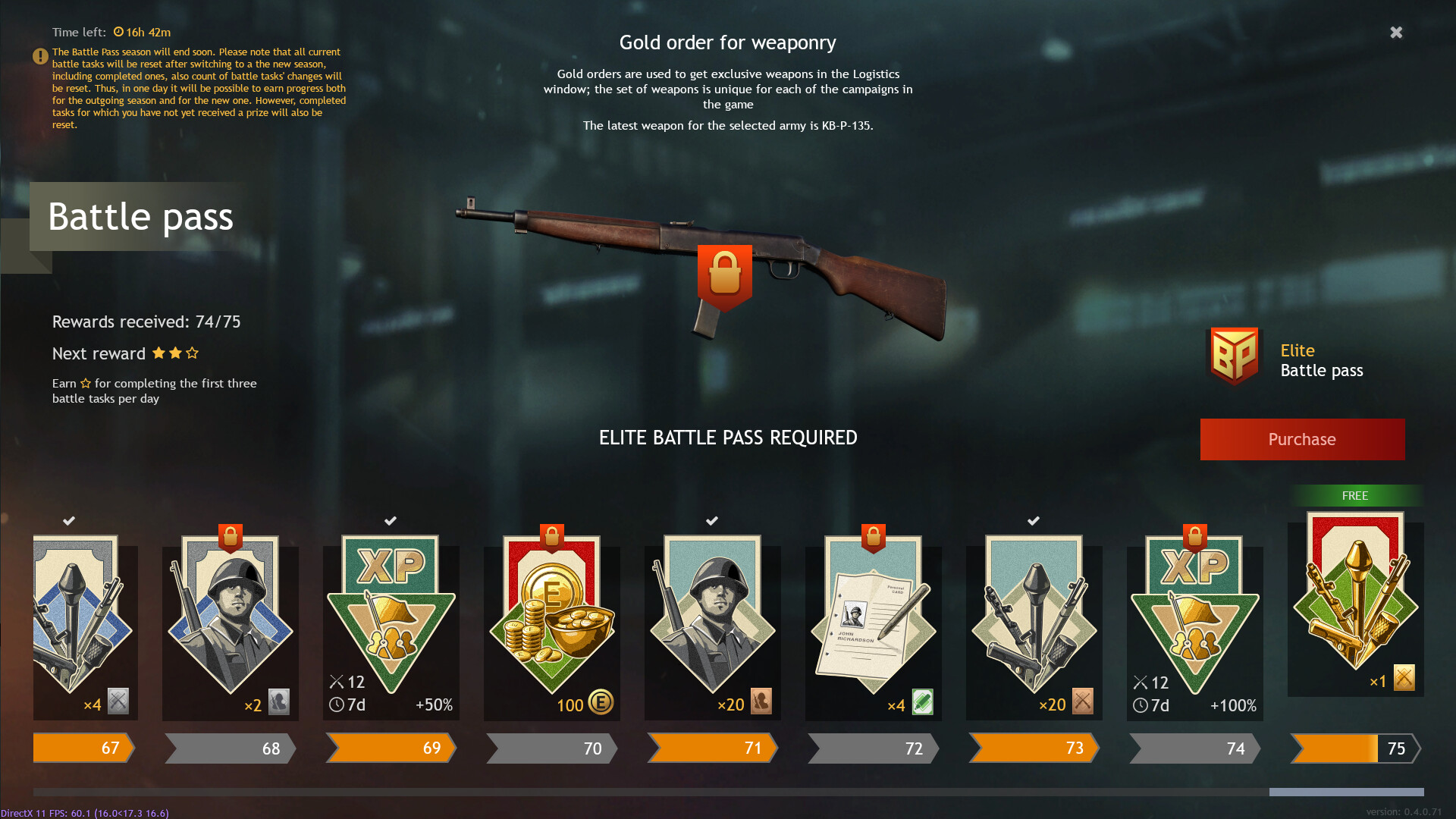Click the unfilled third star in Next reward
This screenshot has width=1456, height=819.
click(193, 353)
